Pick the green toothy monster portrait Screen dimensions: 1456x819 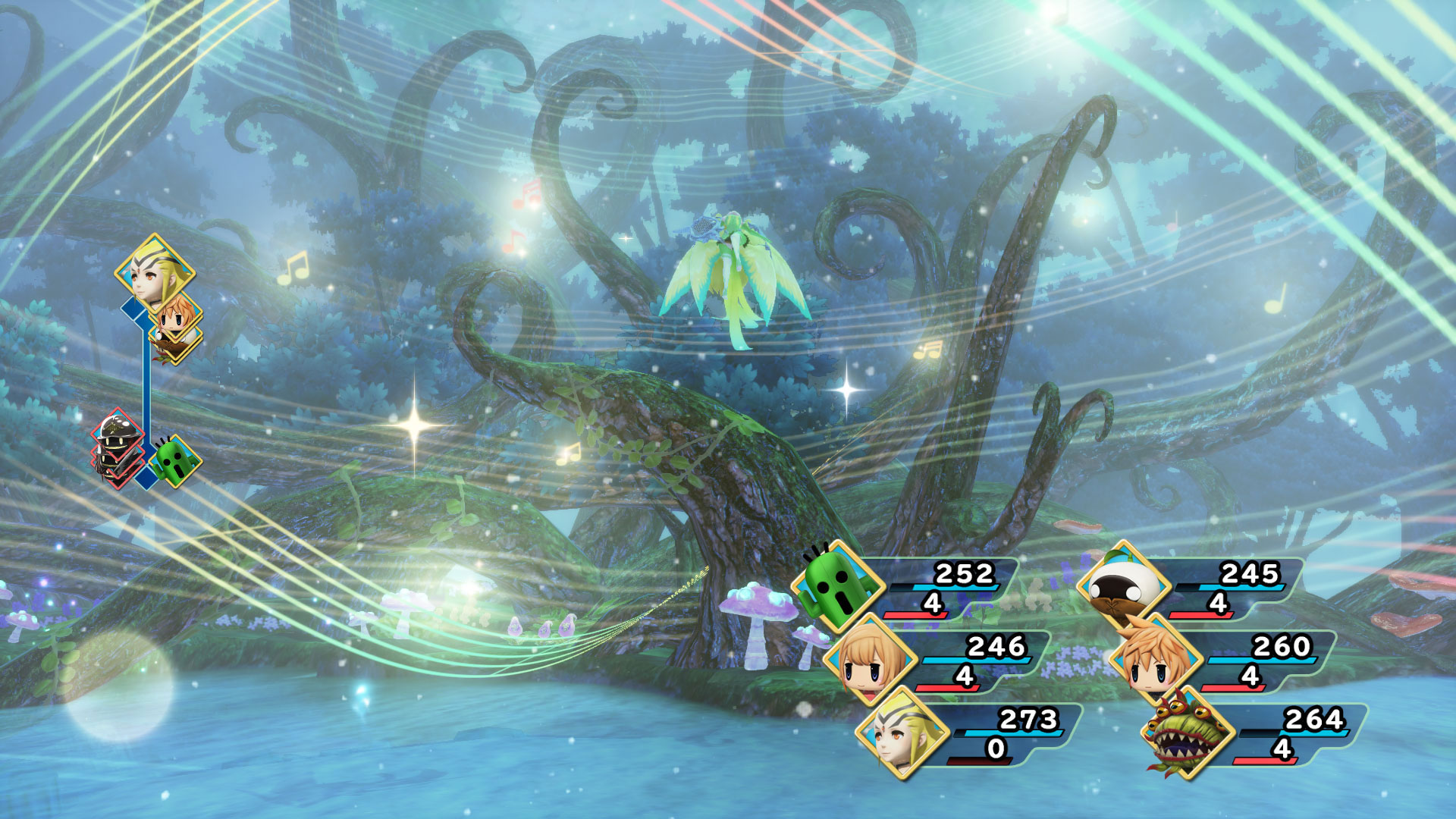pos(1187,733)
